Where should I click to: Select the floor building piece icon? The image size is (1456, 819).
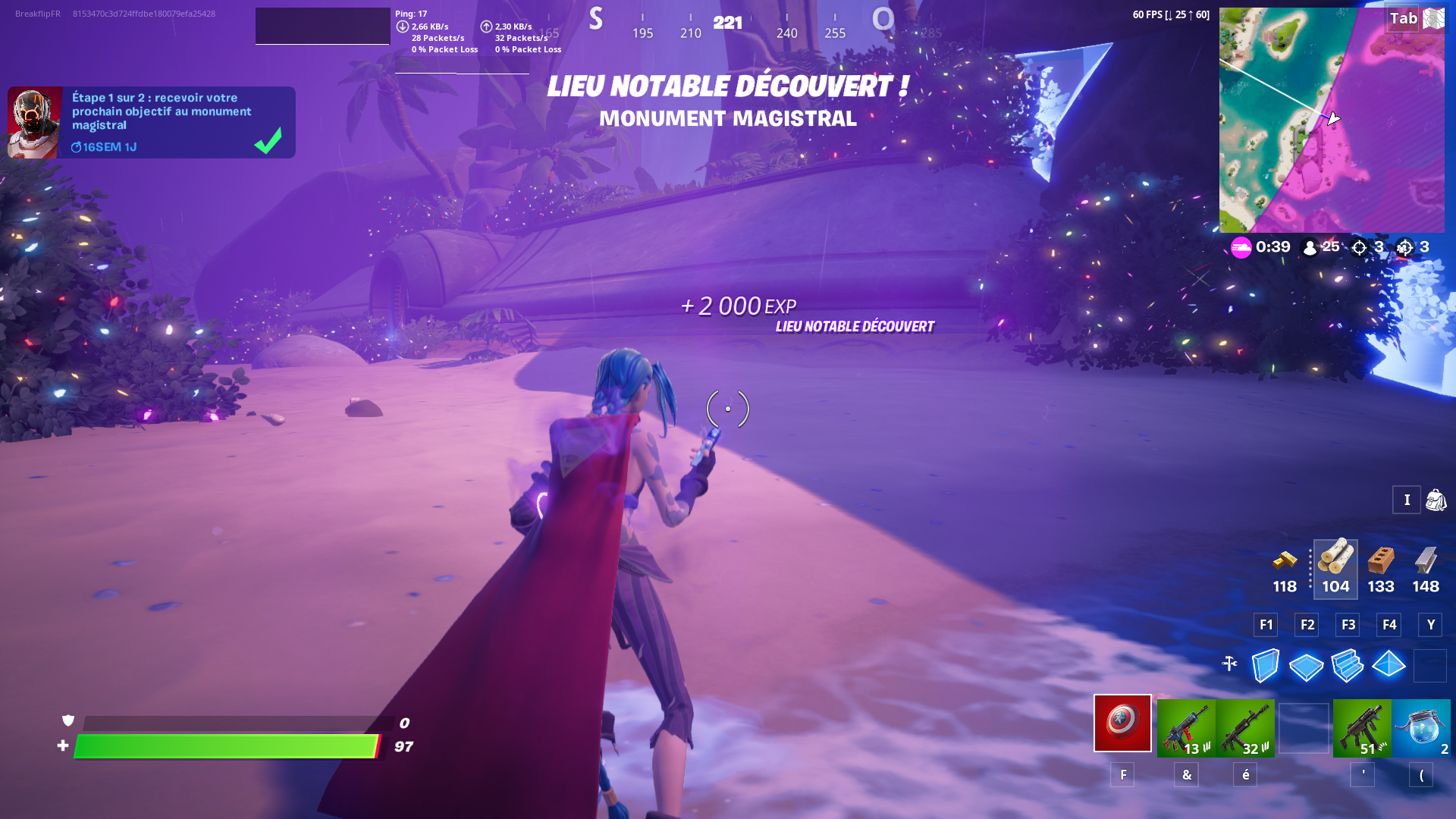[1306, 666]
